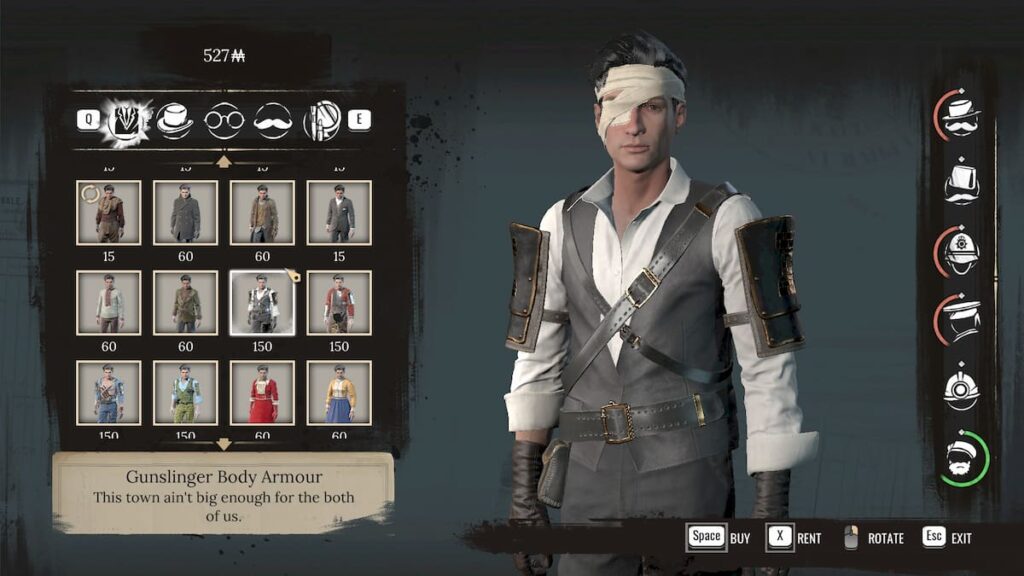Select the red-sleeved vest outfit
The width and height of the screenshot is (1024, 576).
339,302
